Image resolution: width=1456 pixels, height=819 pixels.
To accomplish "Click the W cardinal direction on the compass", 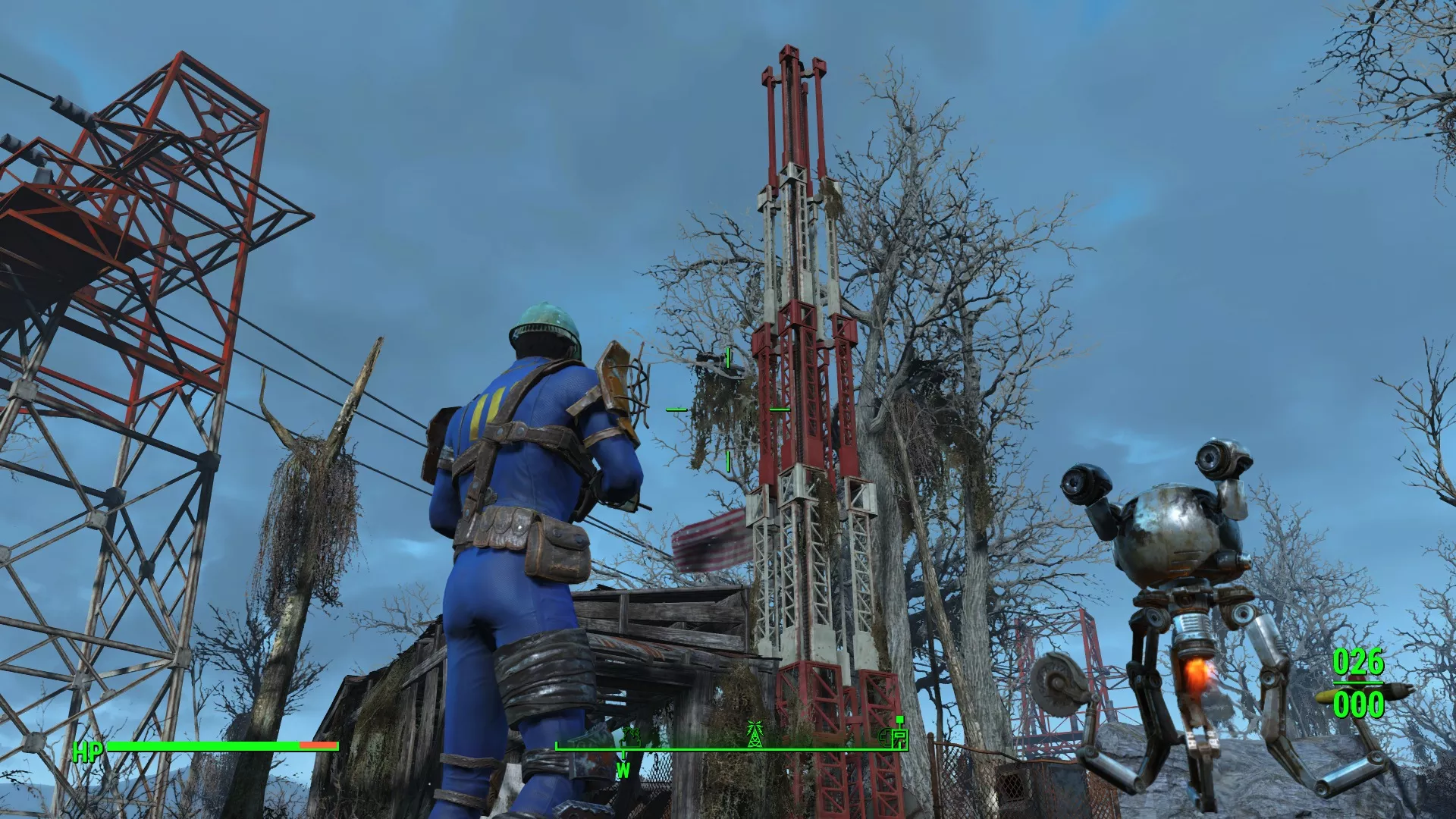I will click(x=623, y=771).
